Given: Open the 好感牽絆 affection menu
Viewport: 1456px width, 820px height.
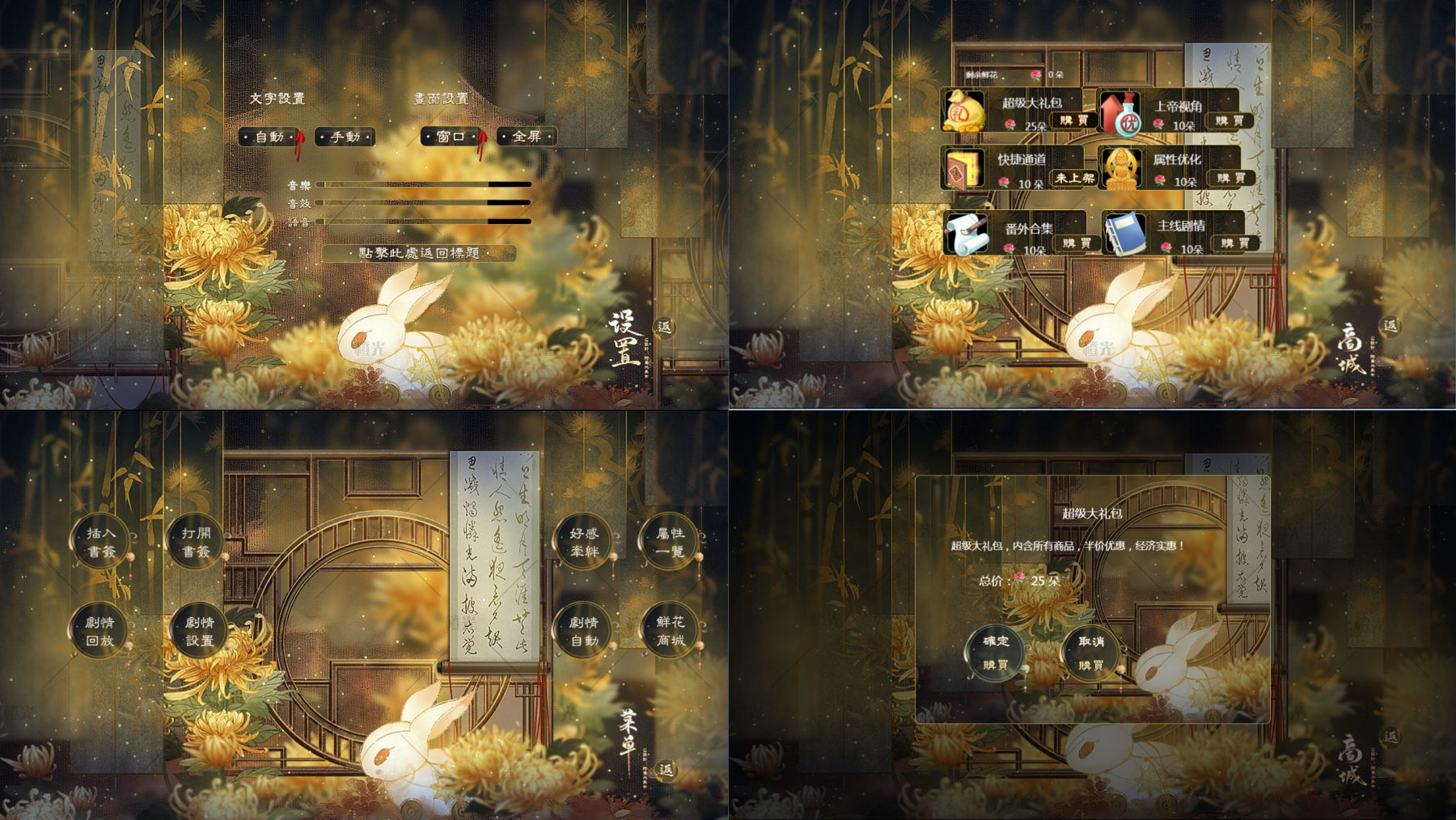Looking at the screenshot, I should click(584, 542).
